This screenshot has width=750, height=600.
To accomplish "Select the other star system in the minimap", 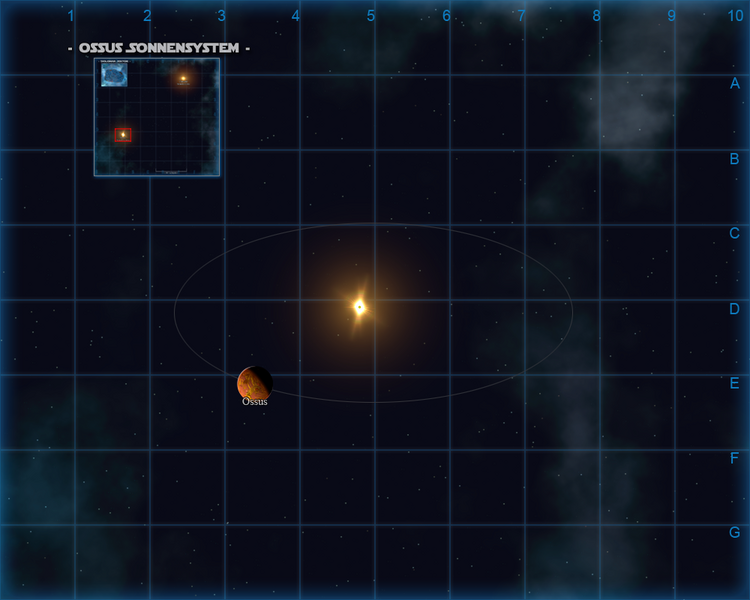I will (x=183, y=78).
